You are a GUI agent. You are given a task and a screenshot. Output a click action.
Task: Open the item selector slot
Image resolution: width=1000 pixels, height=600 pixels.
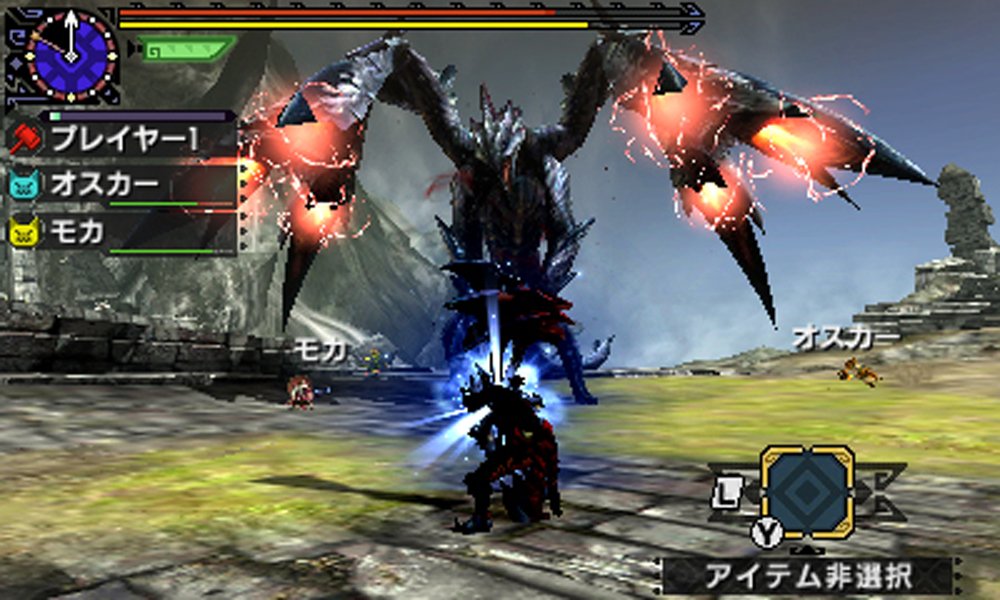point(807,491)
